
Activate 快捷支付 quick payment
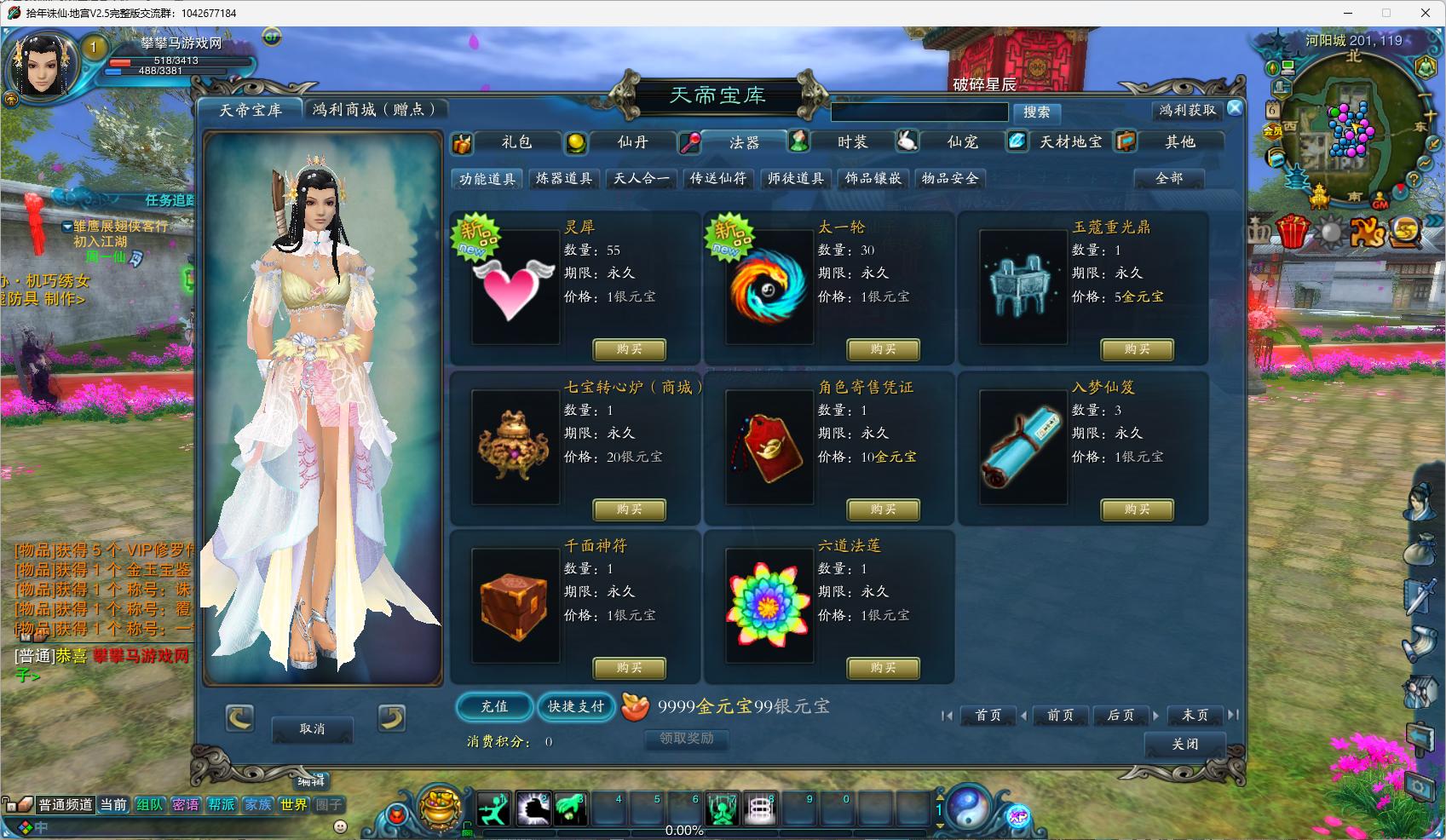(x=576, y=706)
